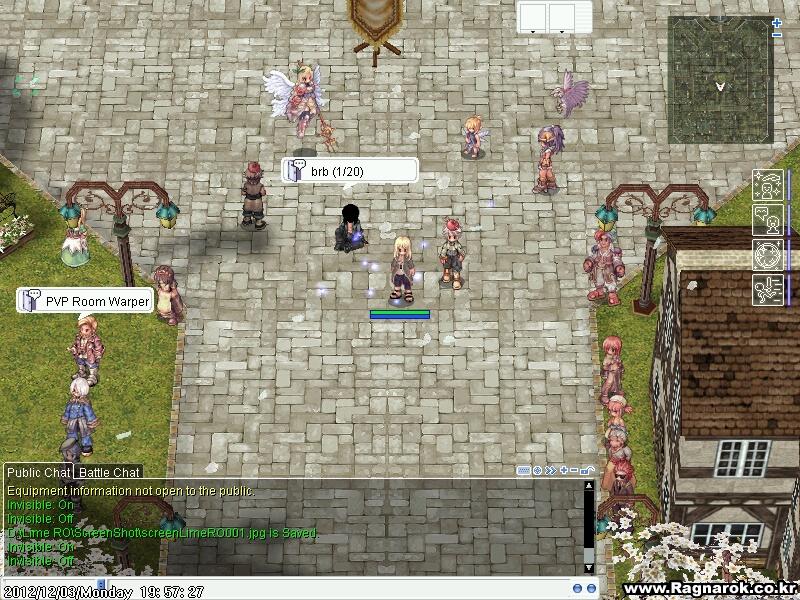Select the PVP Room Warper label
Viewport: 800px width, 600px height.
(x=86, y=301)
